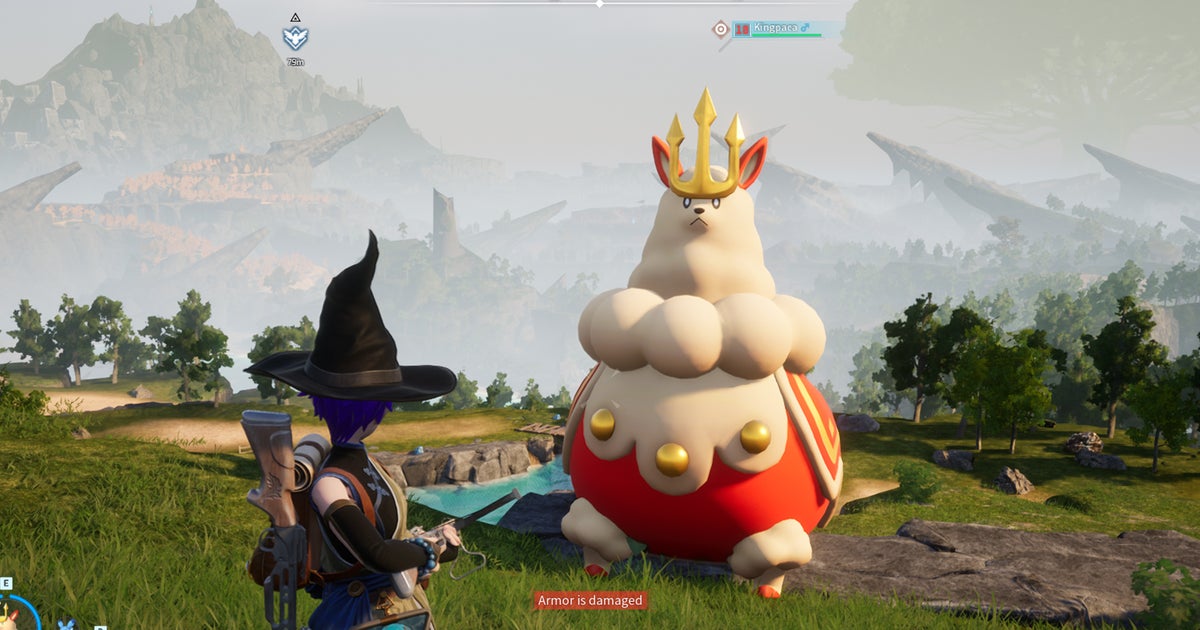The height and width of the screenshot is (630, 1200).
Task: Click the blue winged Pal icon
Action: tap(67, 625)
